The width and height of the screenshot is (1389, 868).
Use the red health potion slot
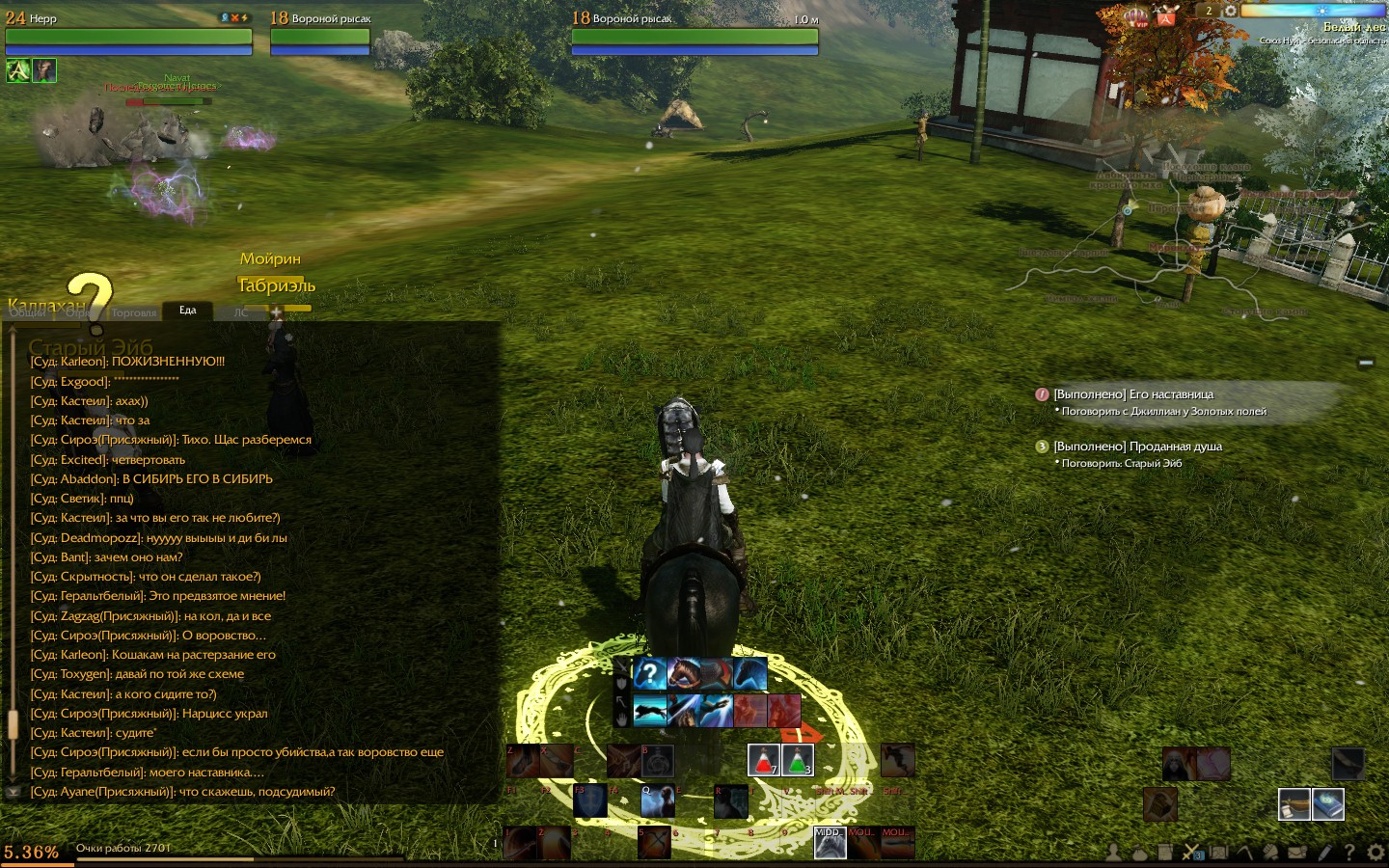(x=763, y=760)
